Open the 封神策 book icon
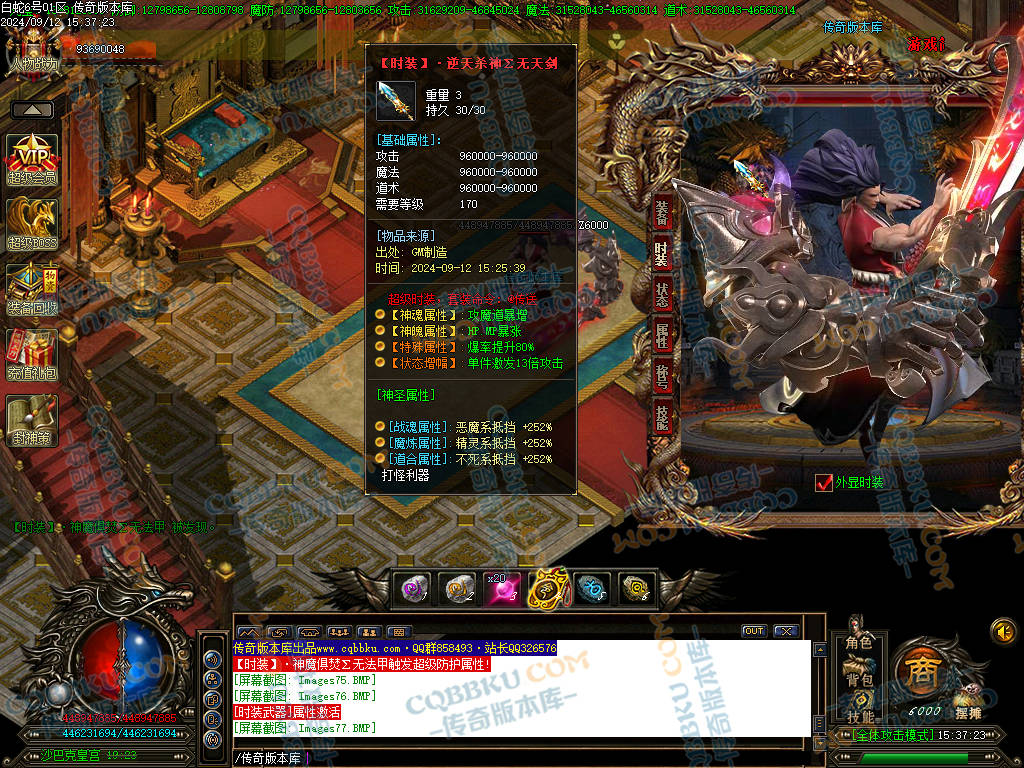Viewport: 1024px width, 768px height. (x=33, y=420)
